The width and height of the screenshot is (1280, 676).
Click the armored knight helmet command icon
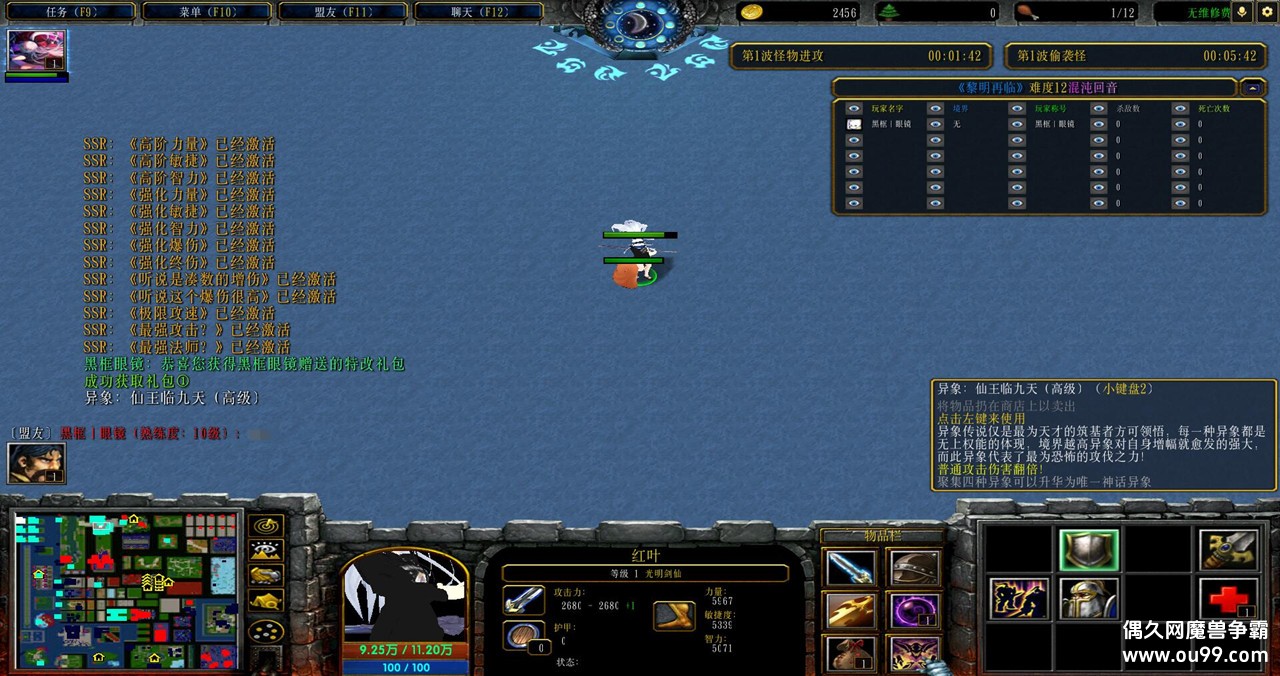pos(1088,598)
